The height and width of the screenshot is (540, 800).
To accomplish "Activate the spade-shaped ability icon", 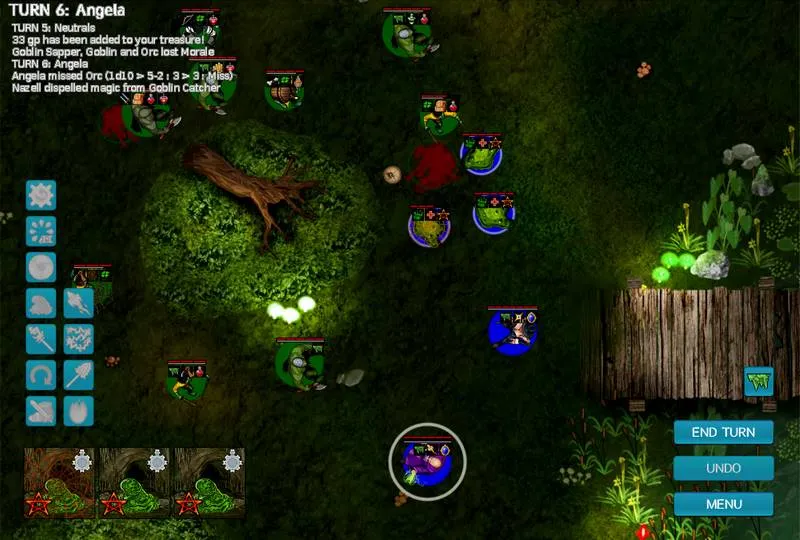I will pyautogui.click(x=78, y=374).
